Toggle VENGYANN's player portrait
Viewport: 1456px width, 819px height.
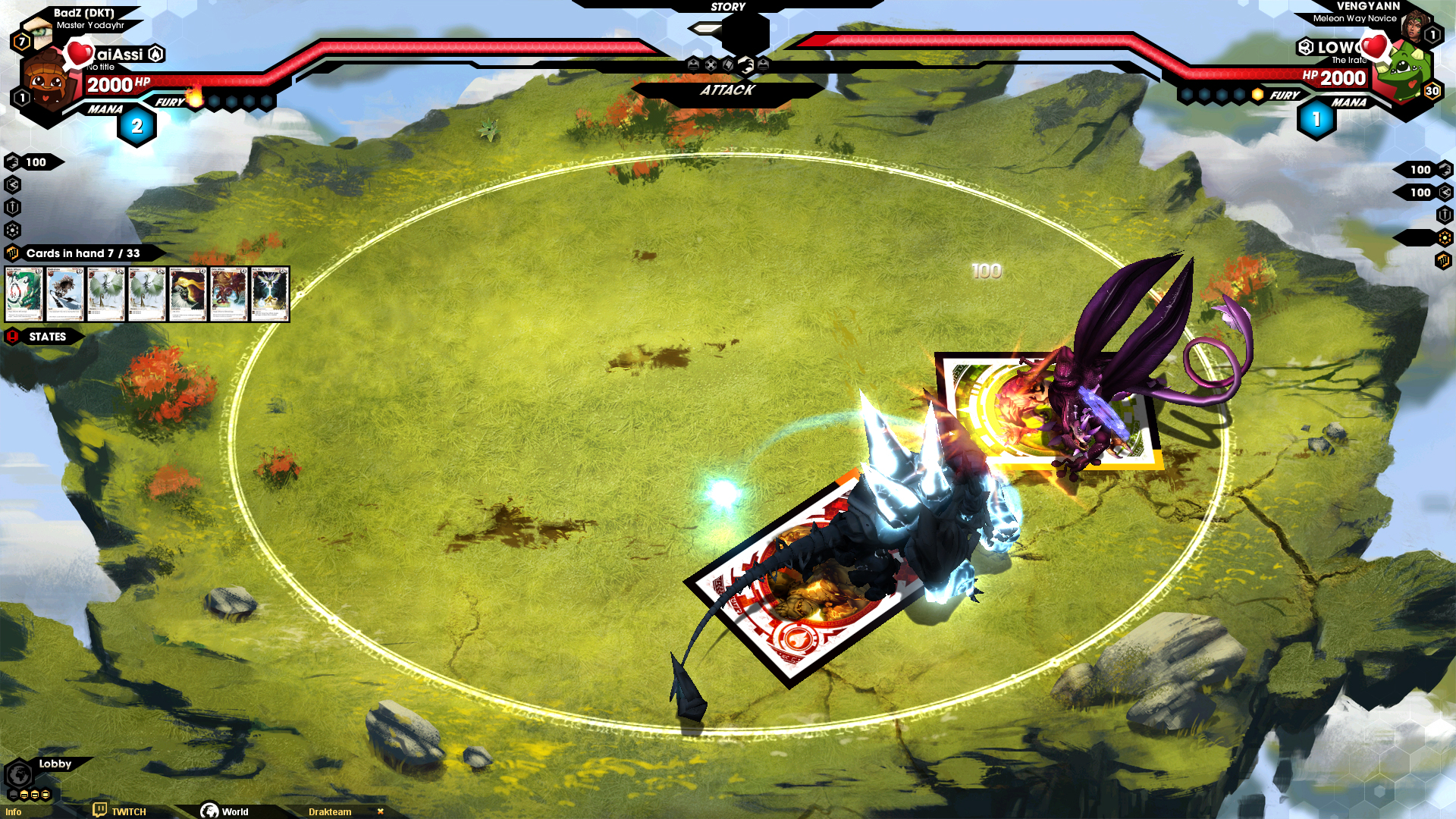1417,27
